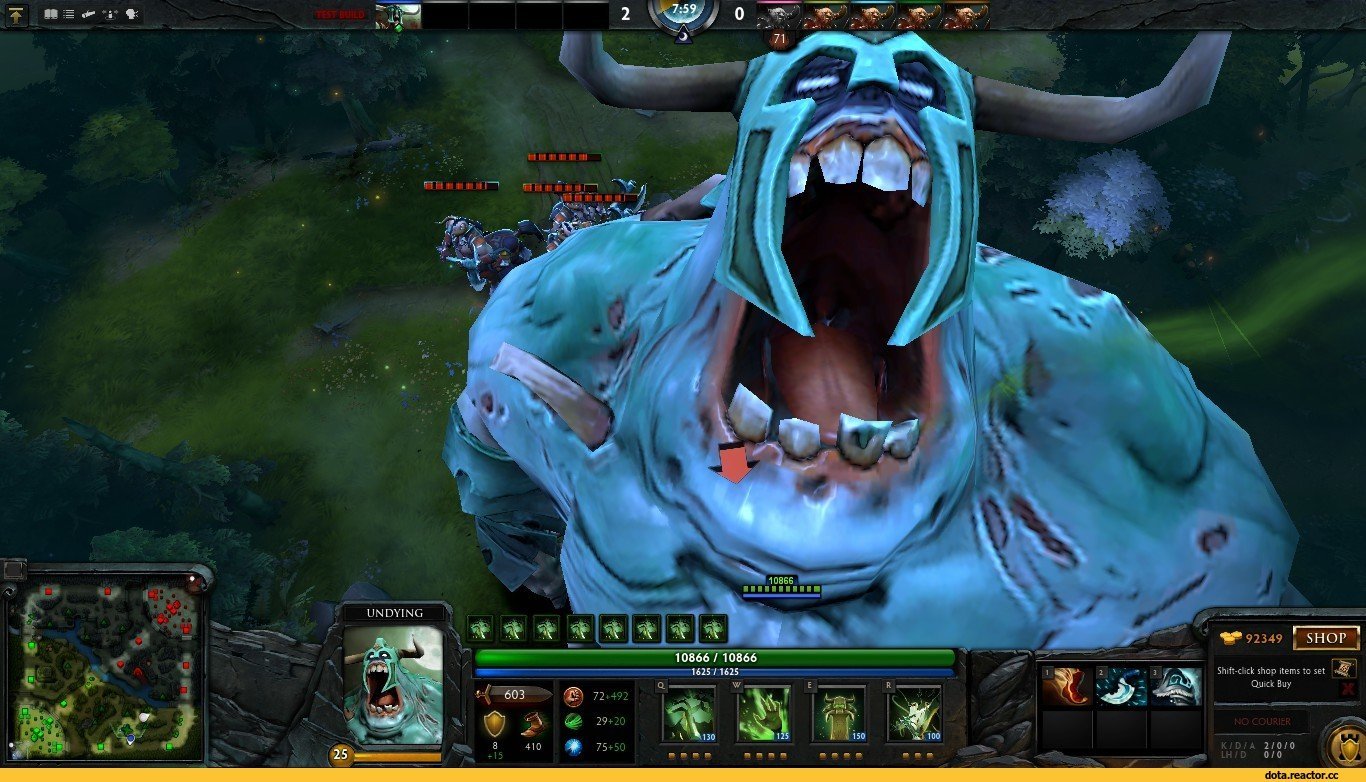Open the book icon in top bar
This screenshot has height=782, width=1366.
(51, 14)
